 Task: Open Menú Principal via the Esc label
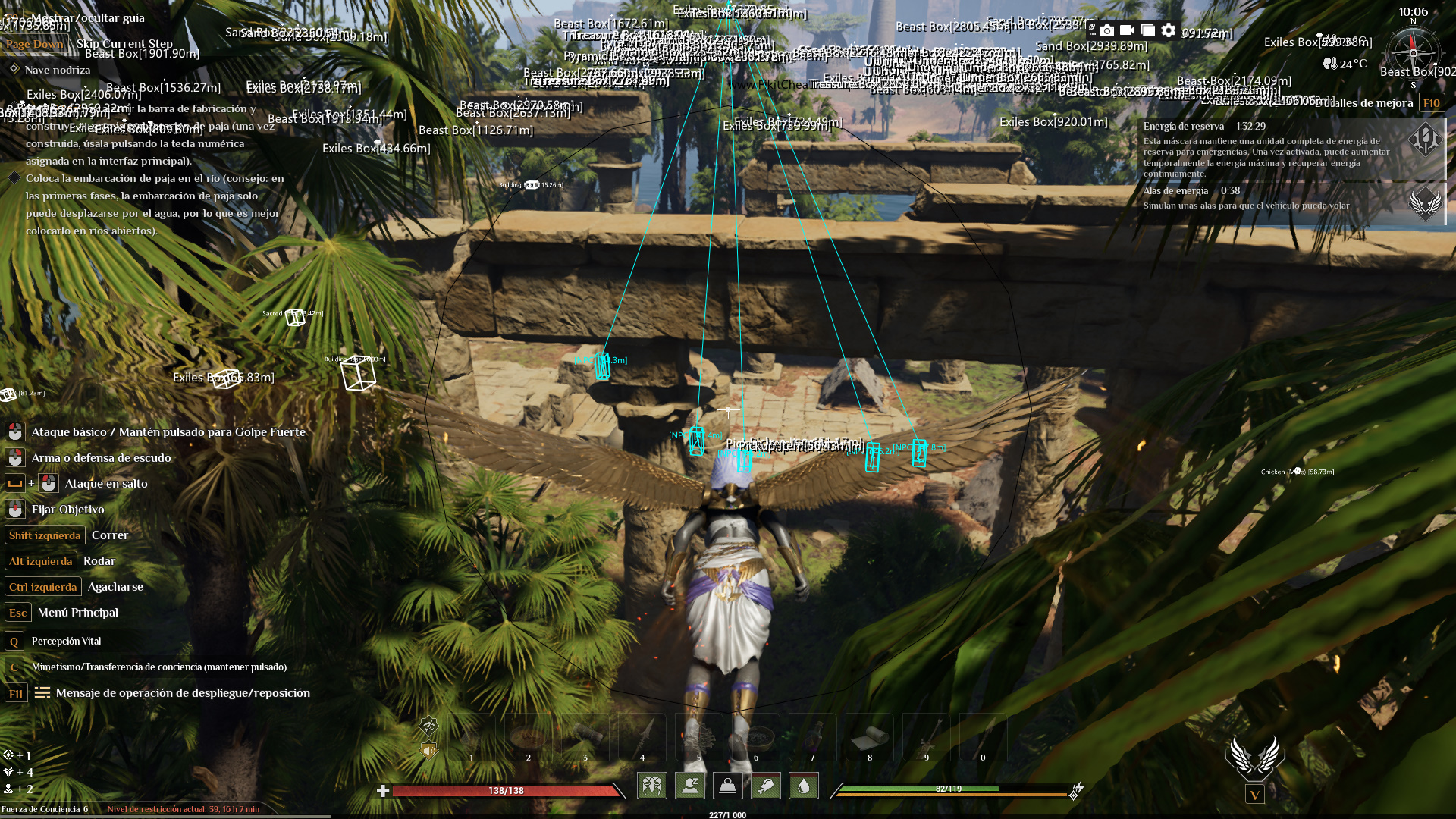(x=17, y=613)
